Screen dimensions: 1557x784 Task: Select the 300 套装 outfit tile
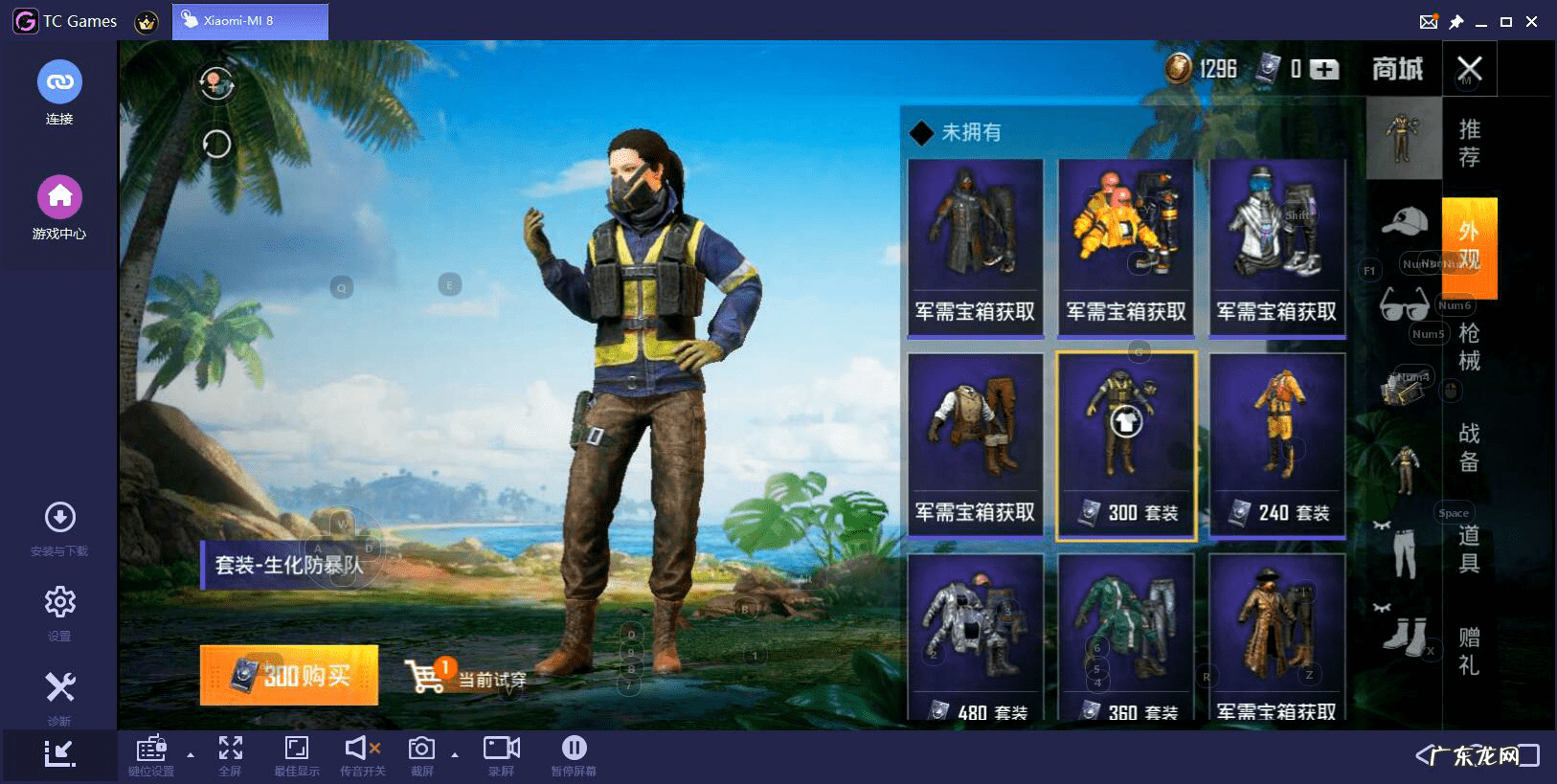(x=1126, y=445)
